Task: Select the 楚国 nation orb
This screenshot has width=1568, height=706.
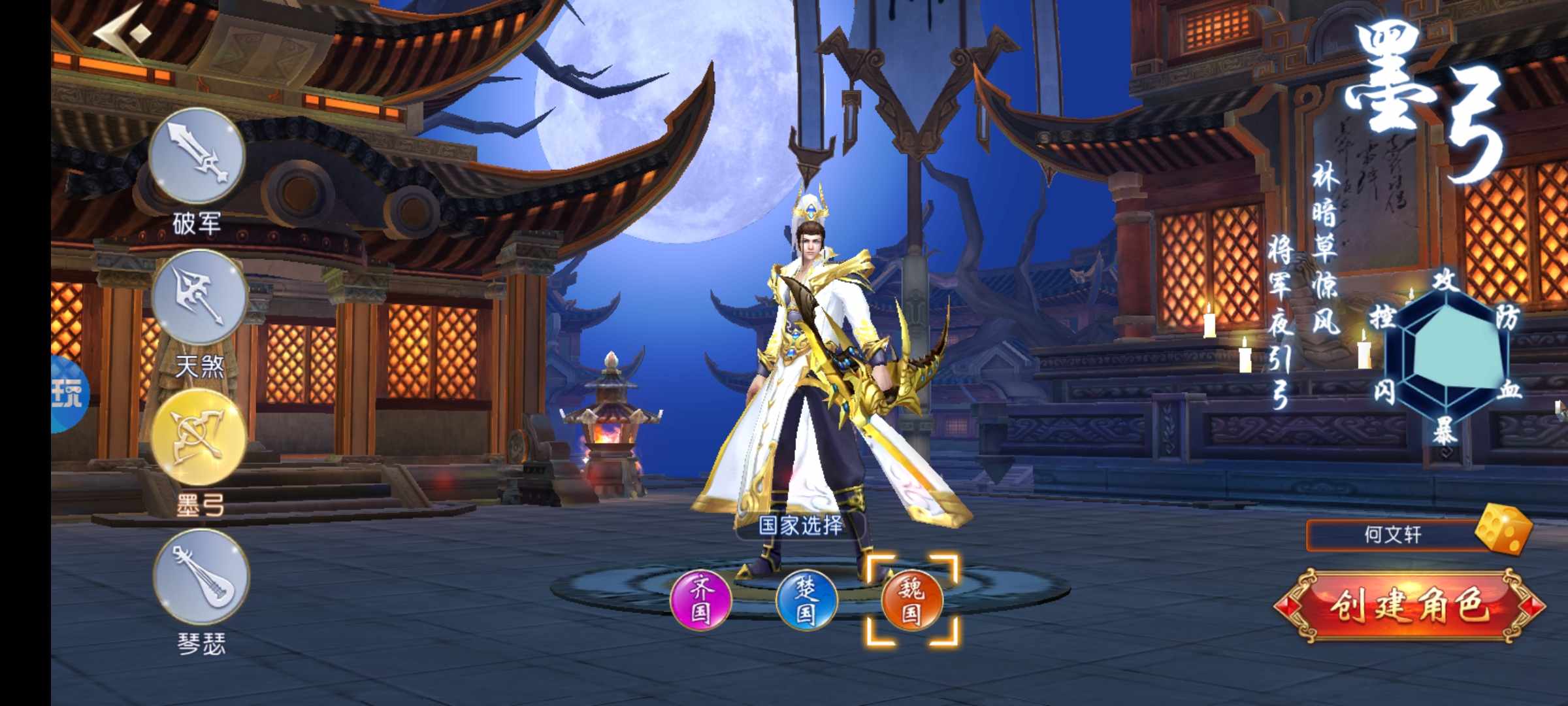Action: click(x=806, y=600)
